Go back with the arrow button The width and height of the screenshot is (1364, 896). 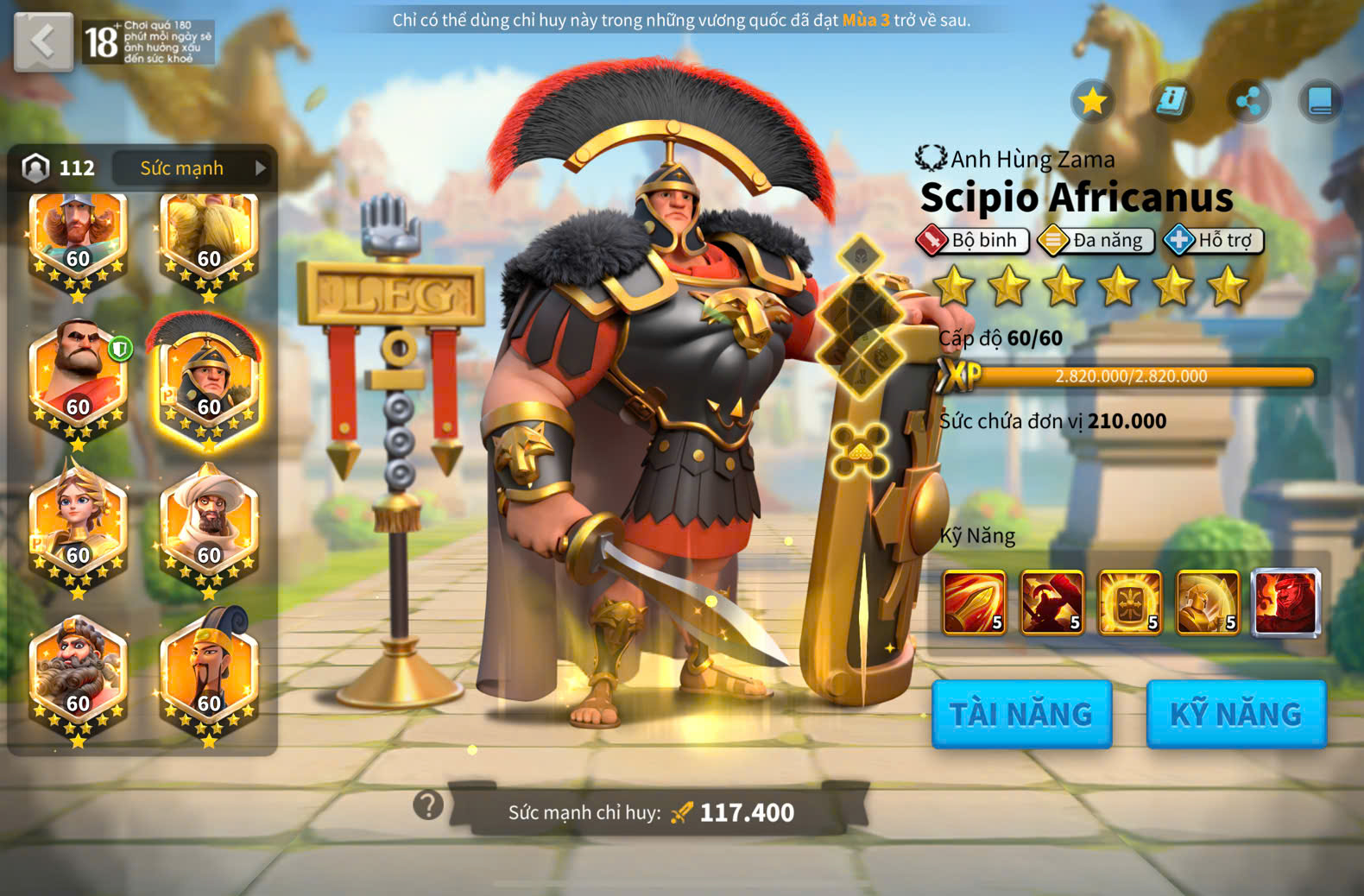tap(43, 41)
